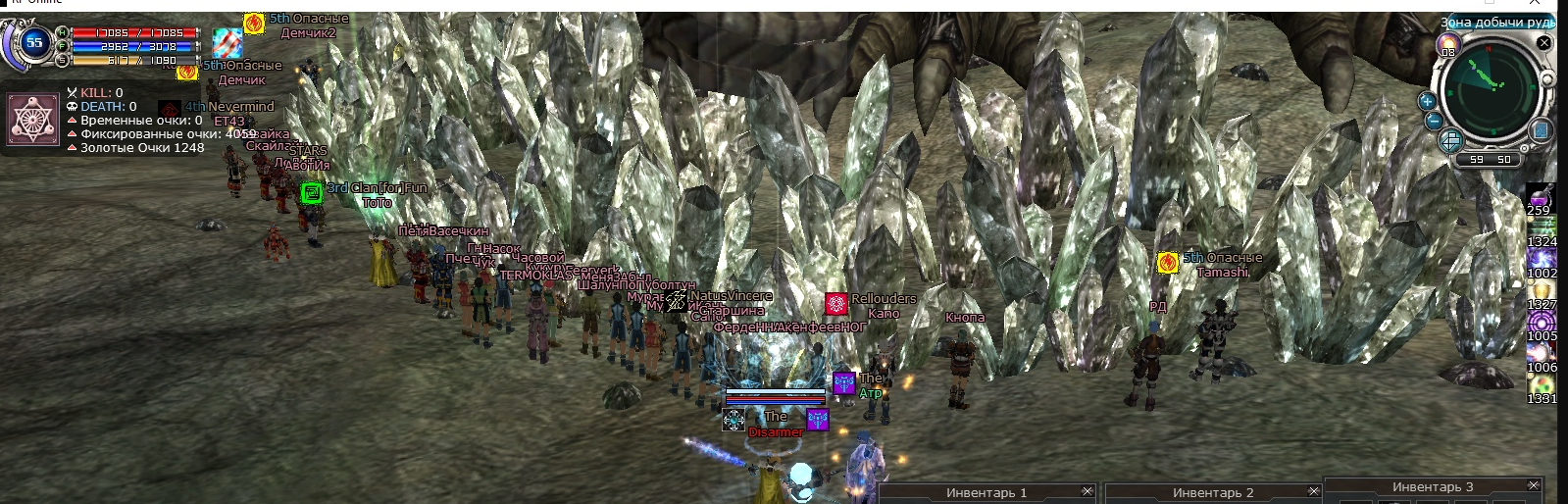Close the minimap panel

tap(1544, 42)
